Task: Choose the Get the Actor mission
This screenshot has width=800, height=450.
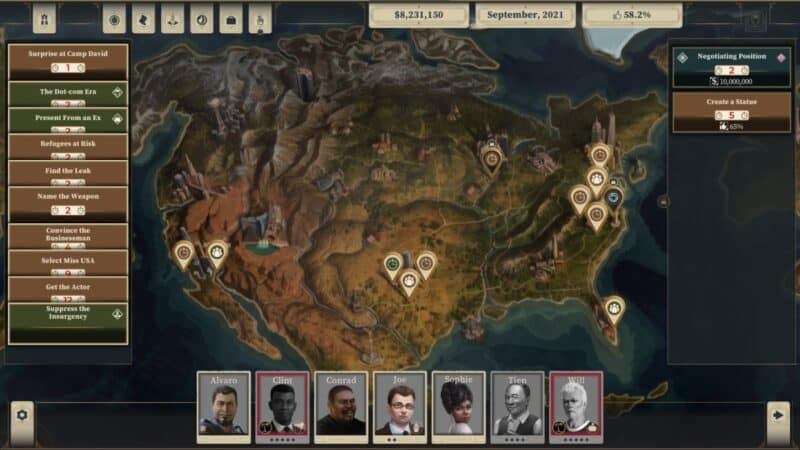Action: [x=68, y=288]
